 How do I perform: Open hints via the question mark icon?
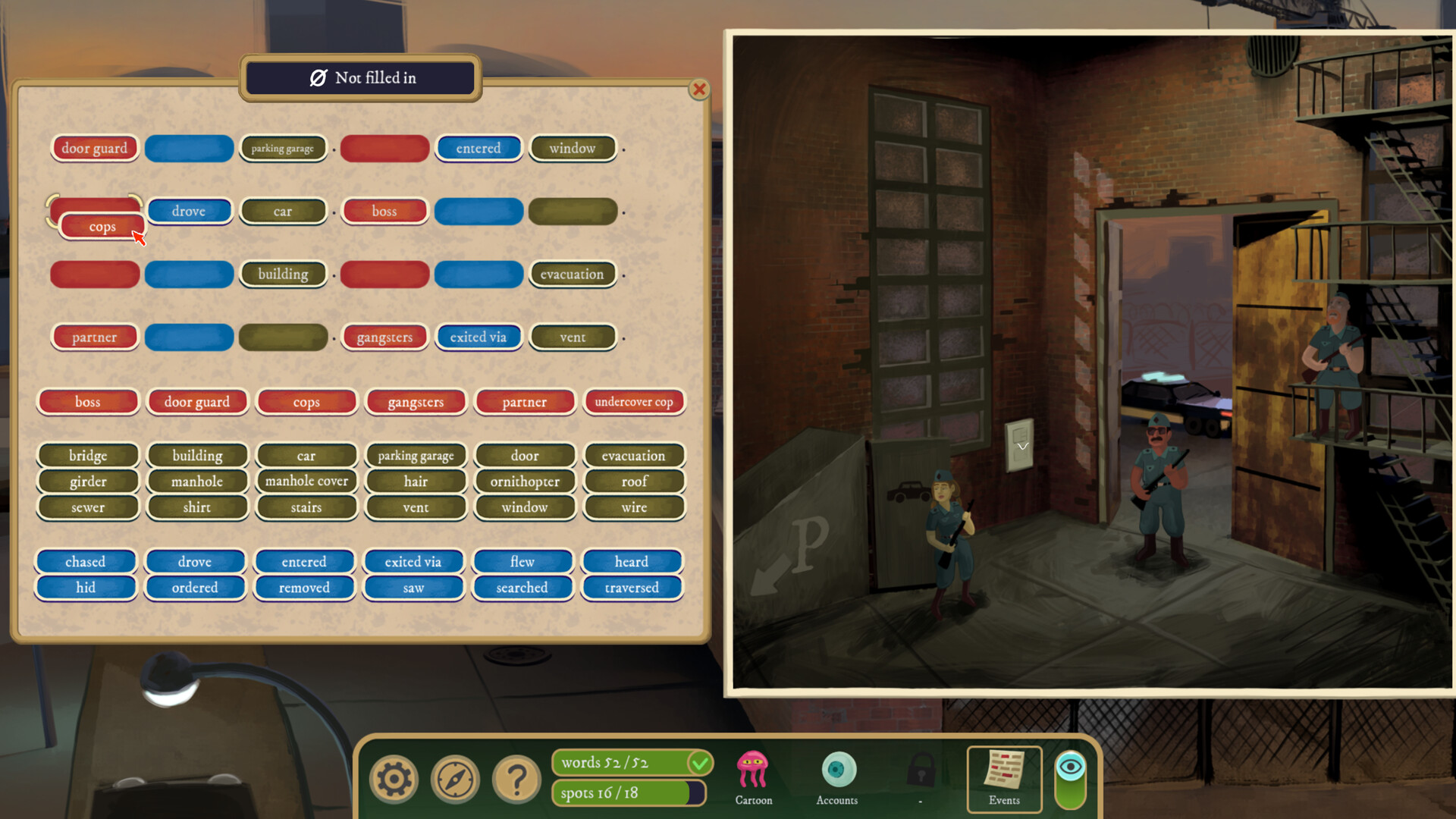coord(517,778)
